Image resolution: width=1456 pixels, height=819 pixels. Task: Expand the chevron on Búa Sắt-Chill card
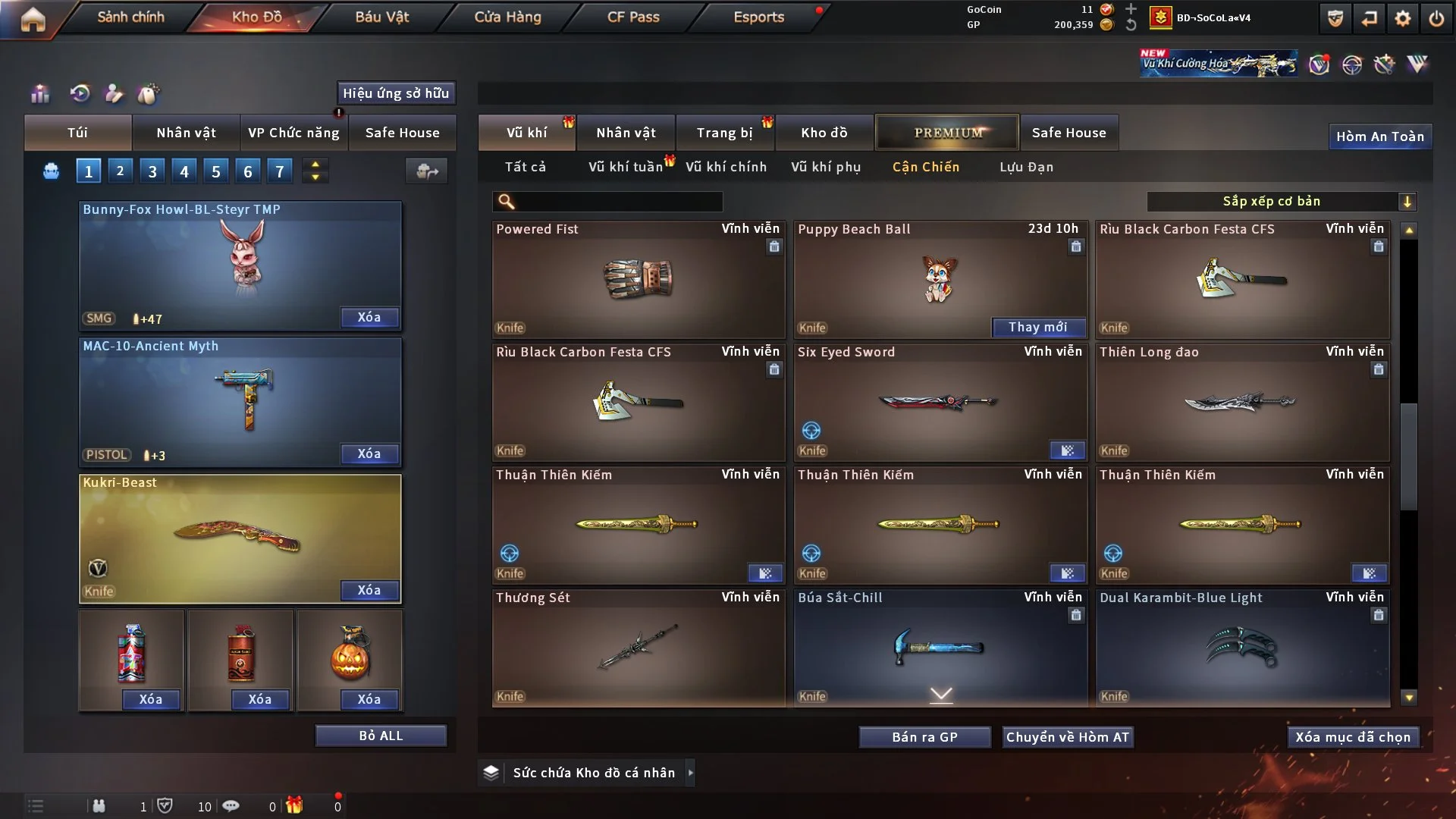pos(941,694)
